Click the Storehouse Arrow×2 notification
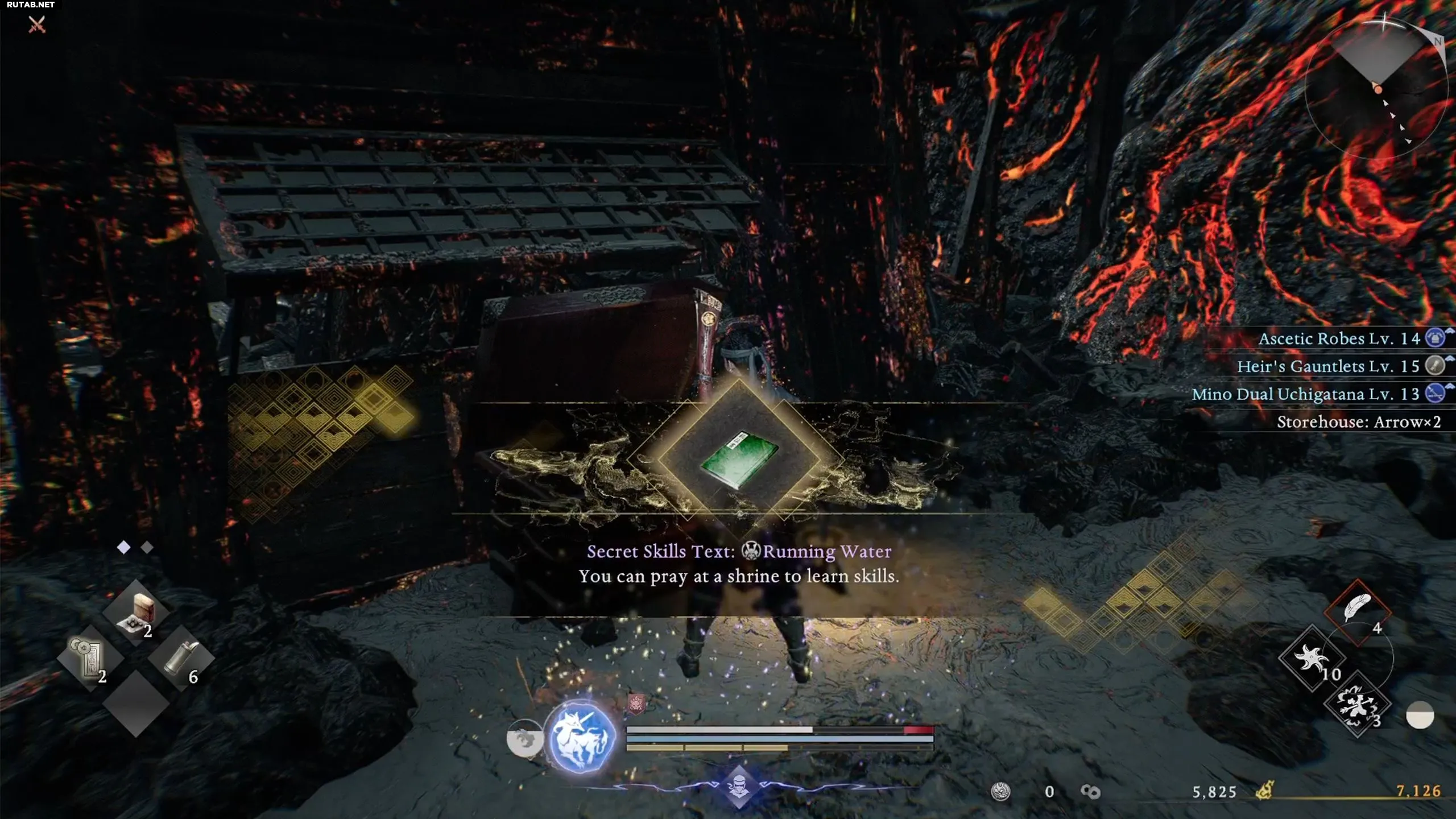Image resolution: width=1456 pixels, height=819 pixels. tap(1358, 422)
